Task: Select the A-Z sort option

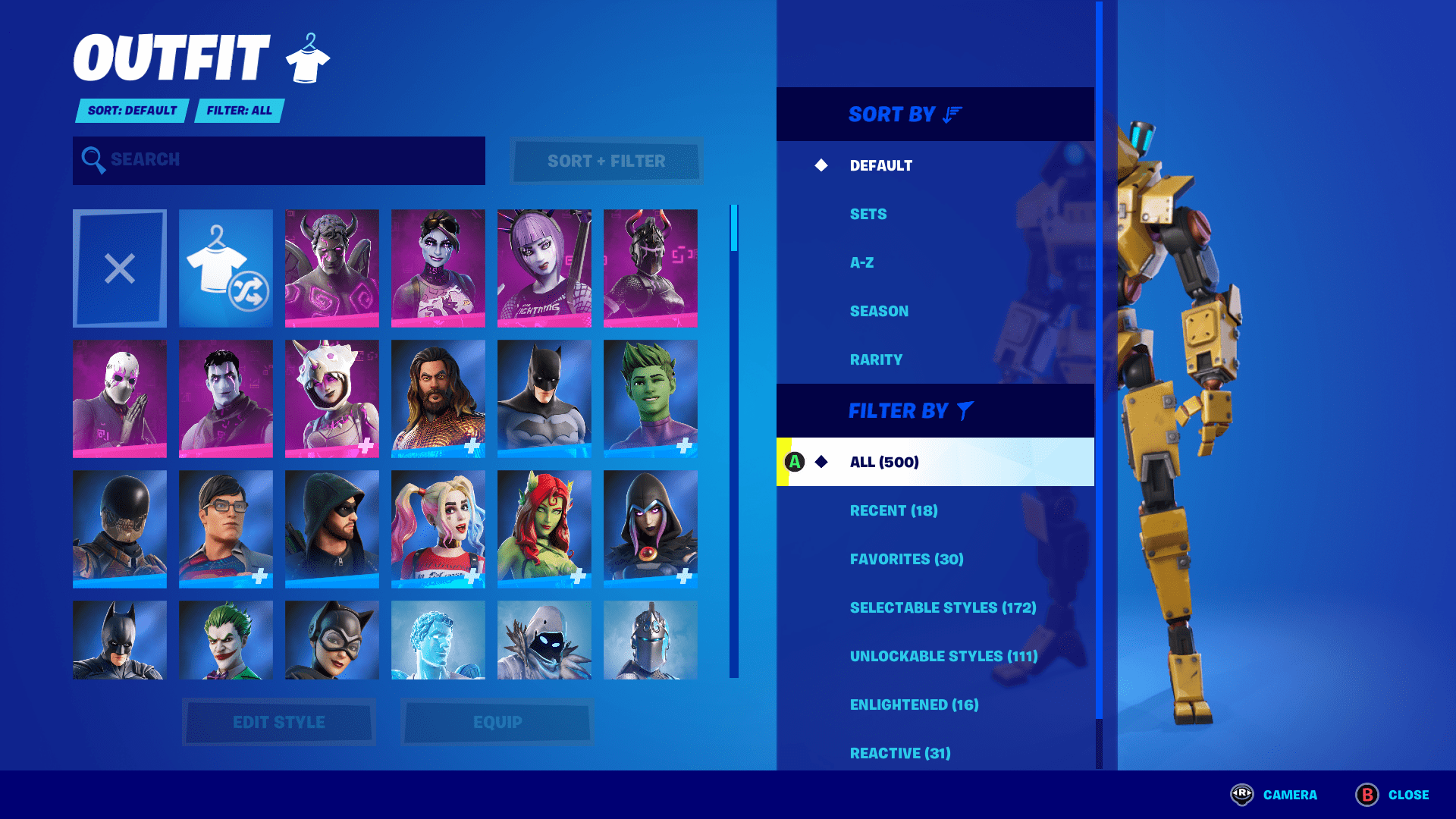Action: (x=861, y=262)
